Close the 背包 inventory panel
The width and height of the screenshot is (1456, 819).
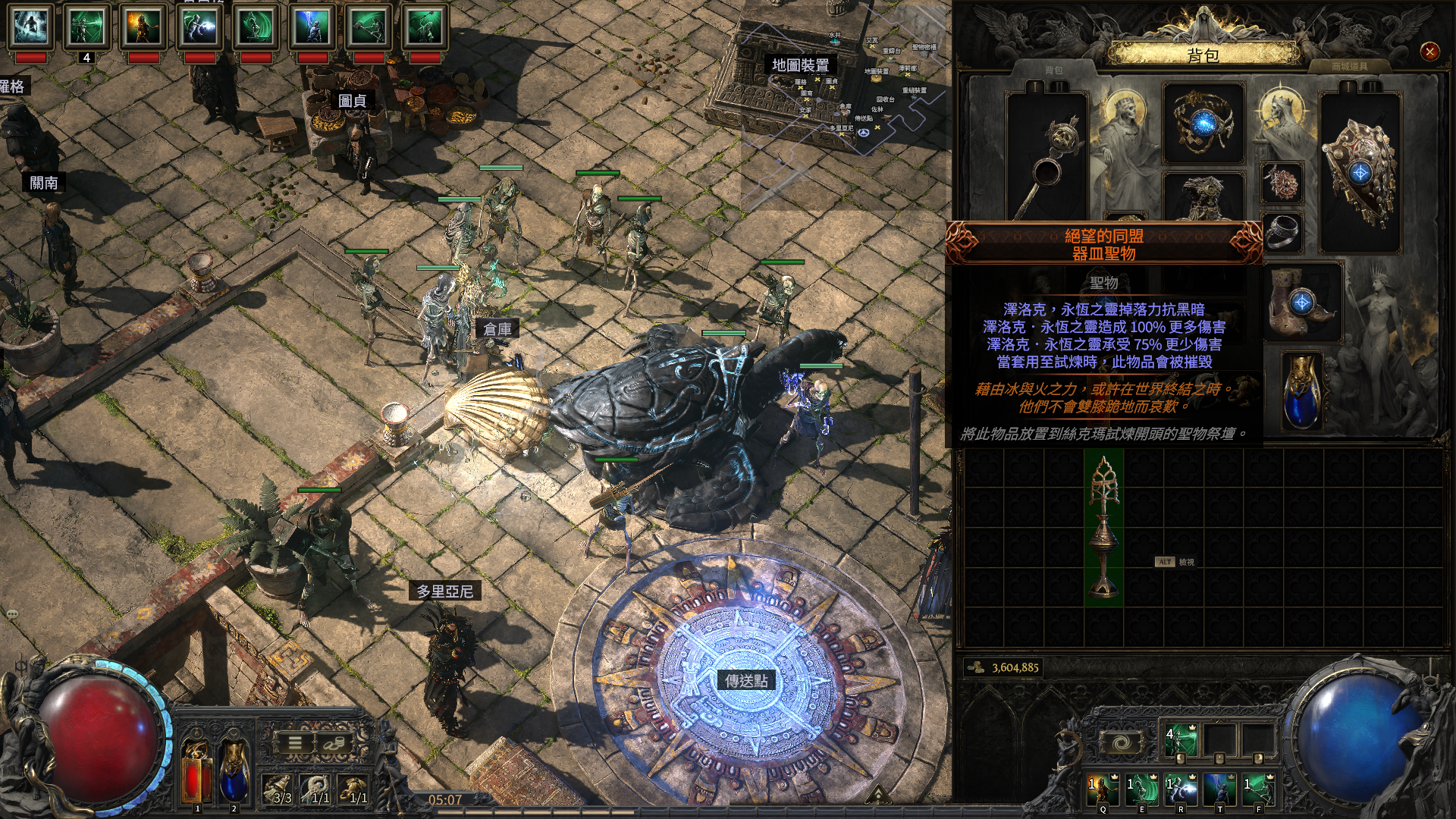coord(1429,52)
